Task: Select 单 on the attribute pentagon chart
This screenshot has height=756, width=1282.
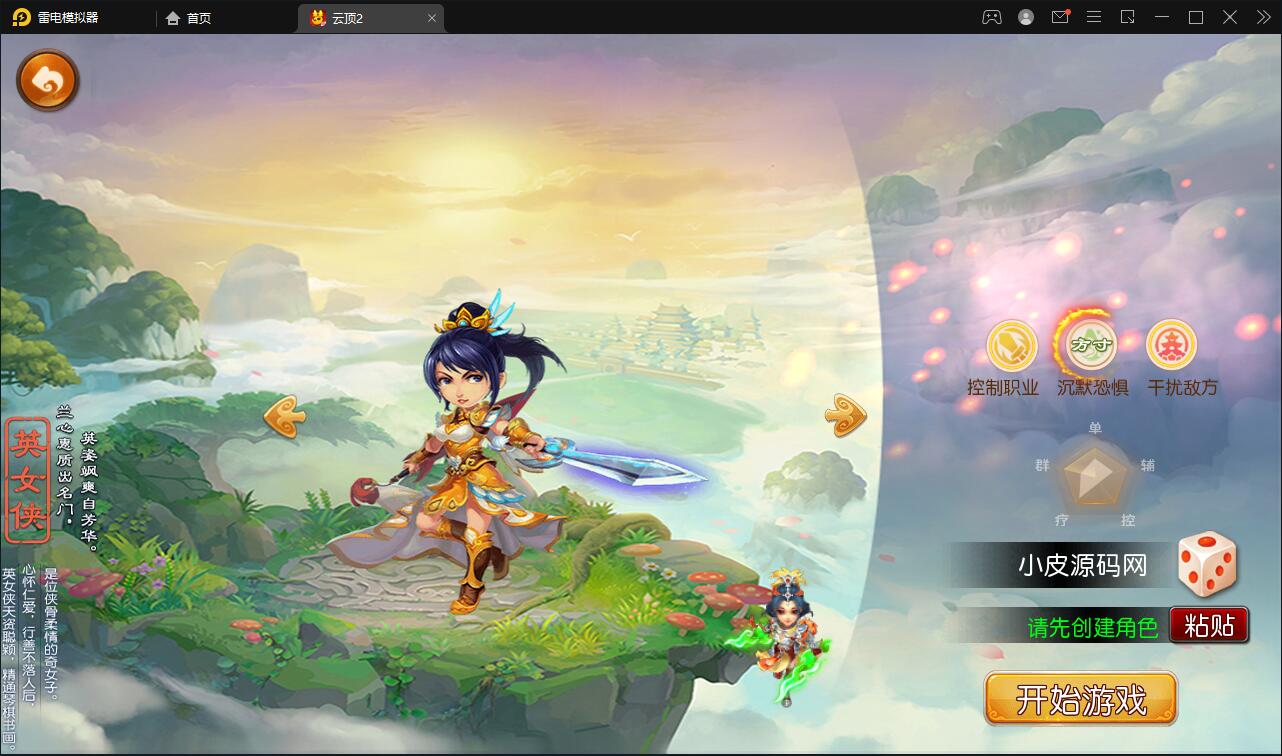Action: (1094, 427)
